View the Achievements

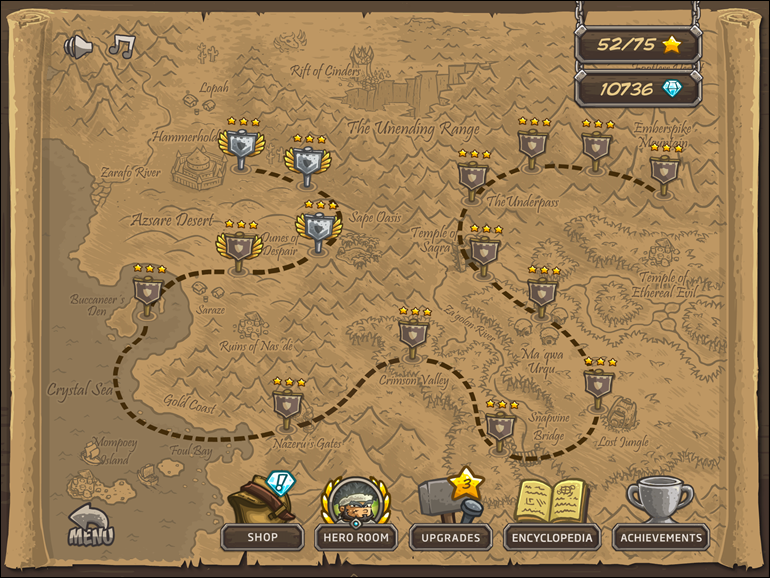coord(660,537)
